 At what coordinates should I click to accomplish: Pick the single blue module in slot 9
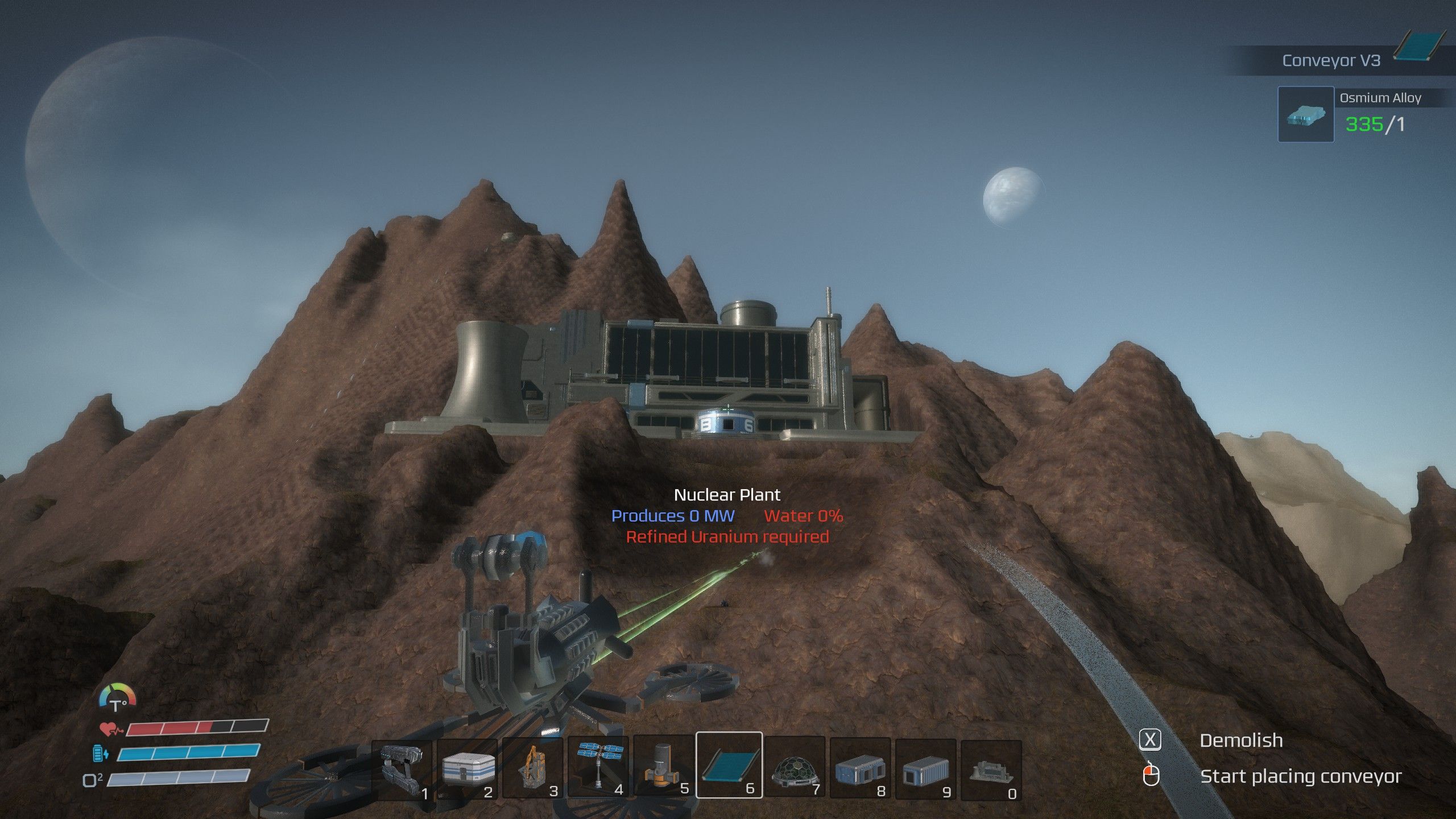(926, 766)
